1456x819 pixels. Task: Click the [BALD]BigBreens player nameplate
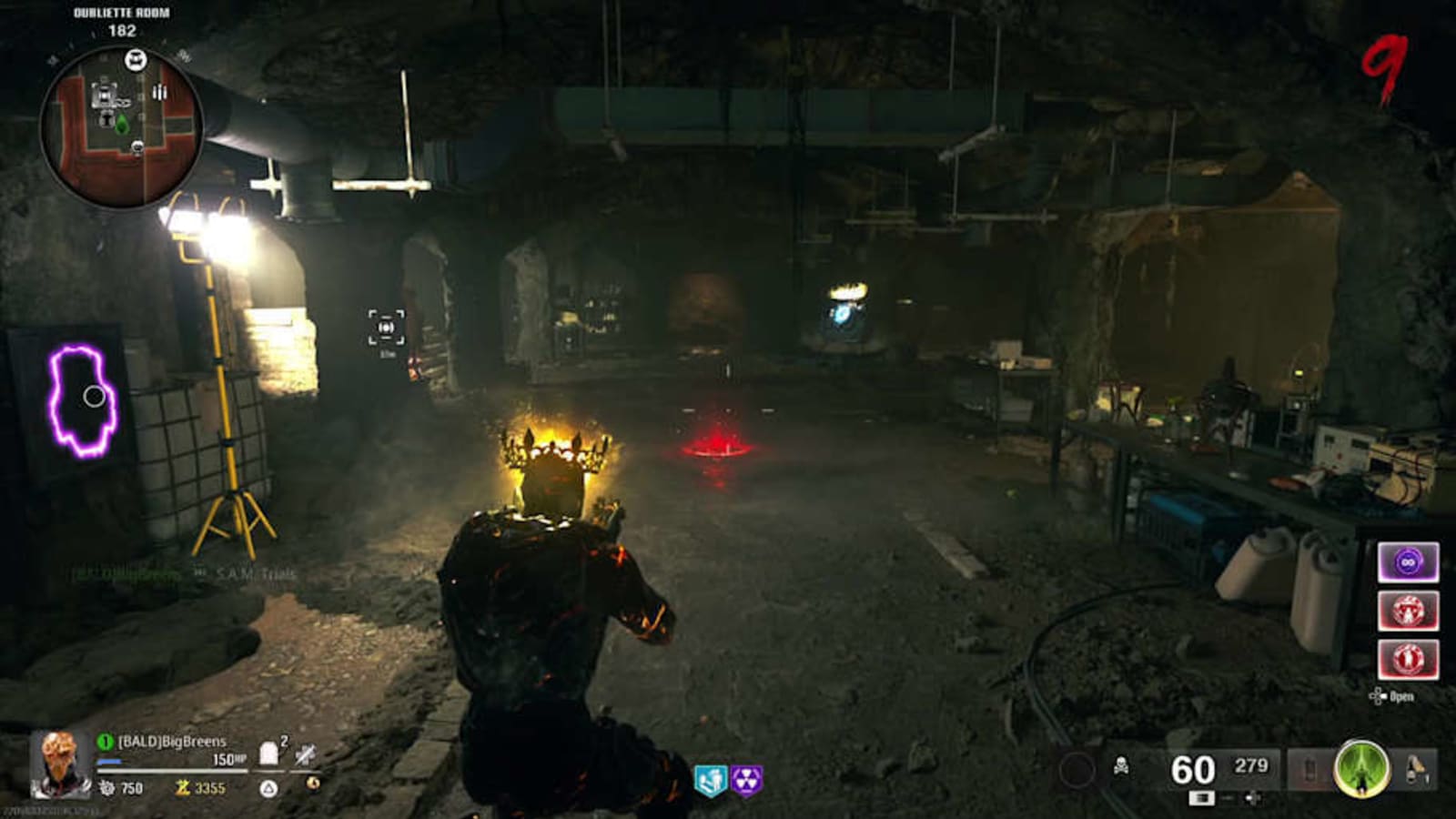[x=170, y=742]
